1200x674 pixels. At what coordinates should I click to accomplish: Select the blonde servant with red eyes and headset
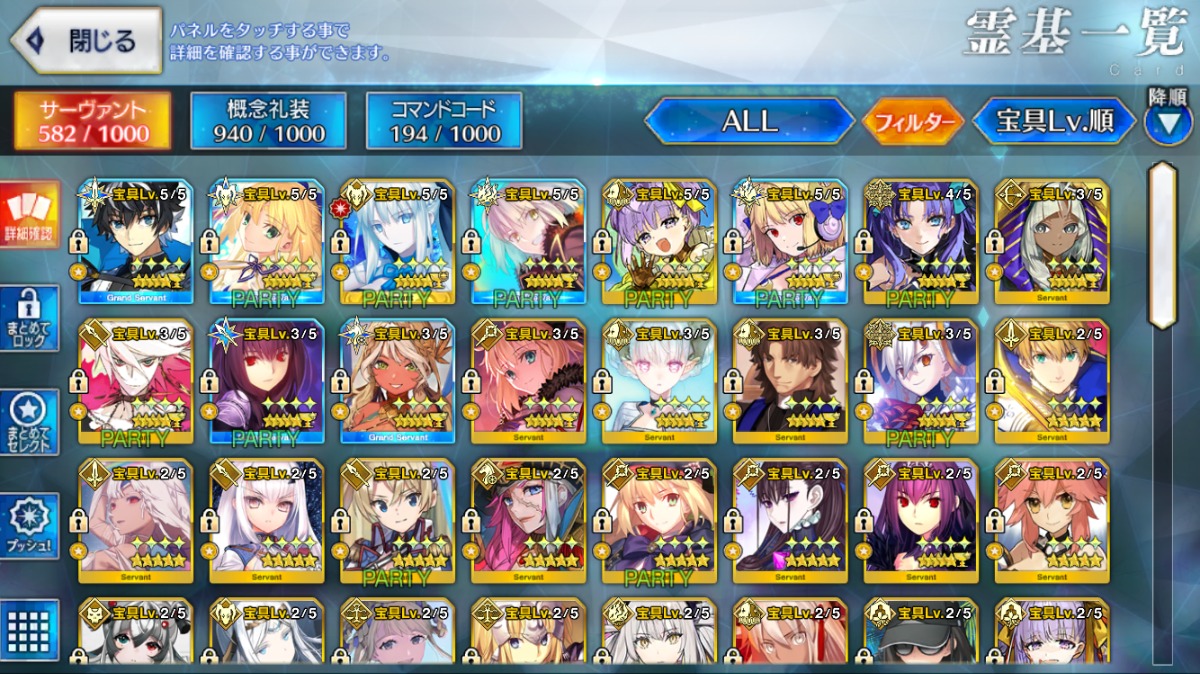(790, 242)
